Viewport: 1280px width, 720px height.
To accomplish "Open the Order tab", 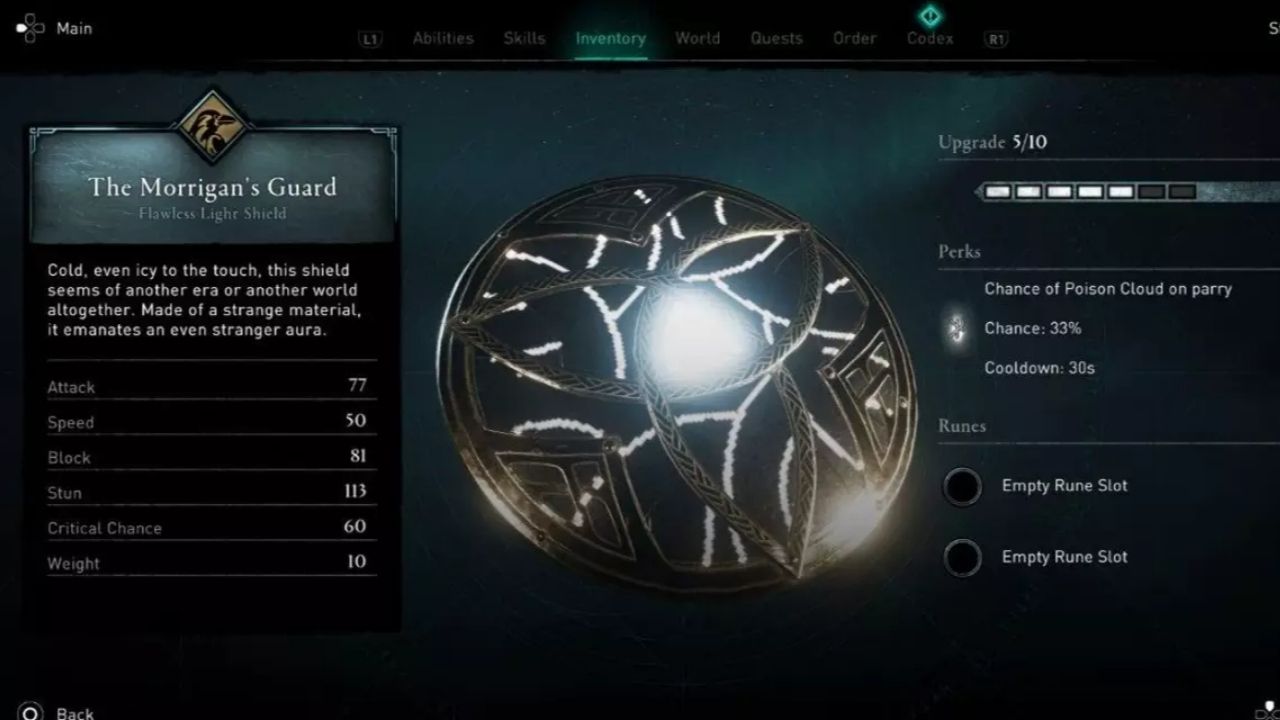I will tap(854, 38).
